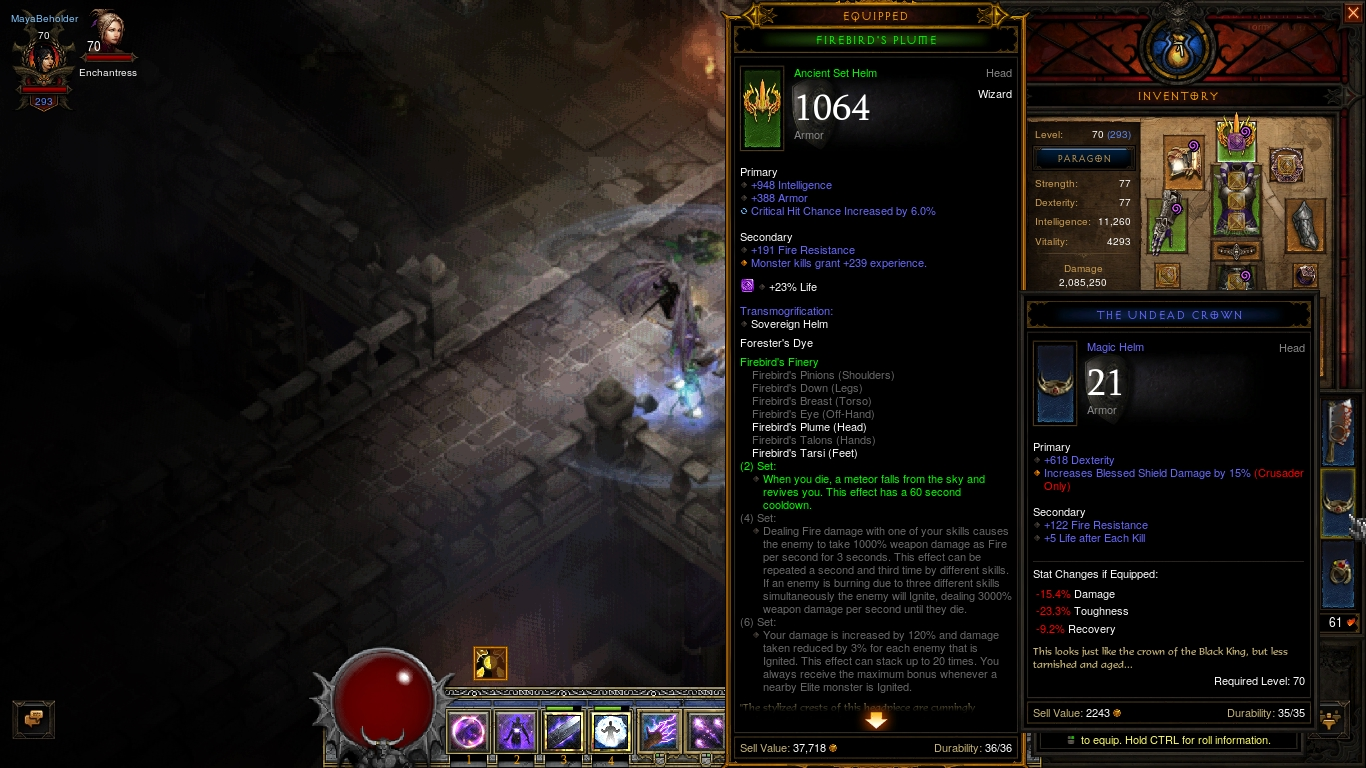Pick the gold ring in the backpack

[1340, 574]
